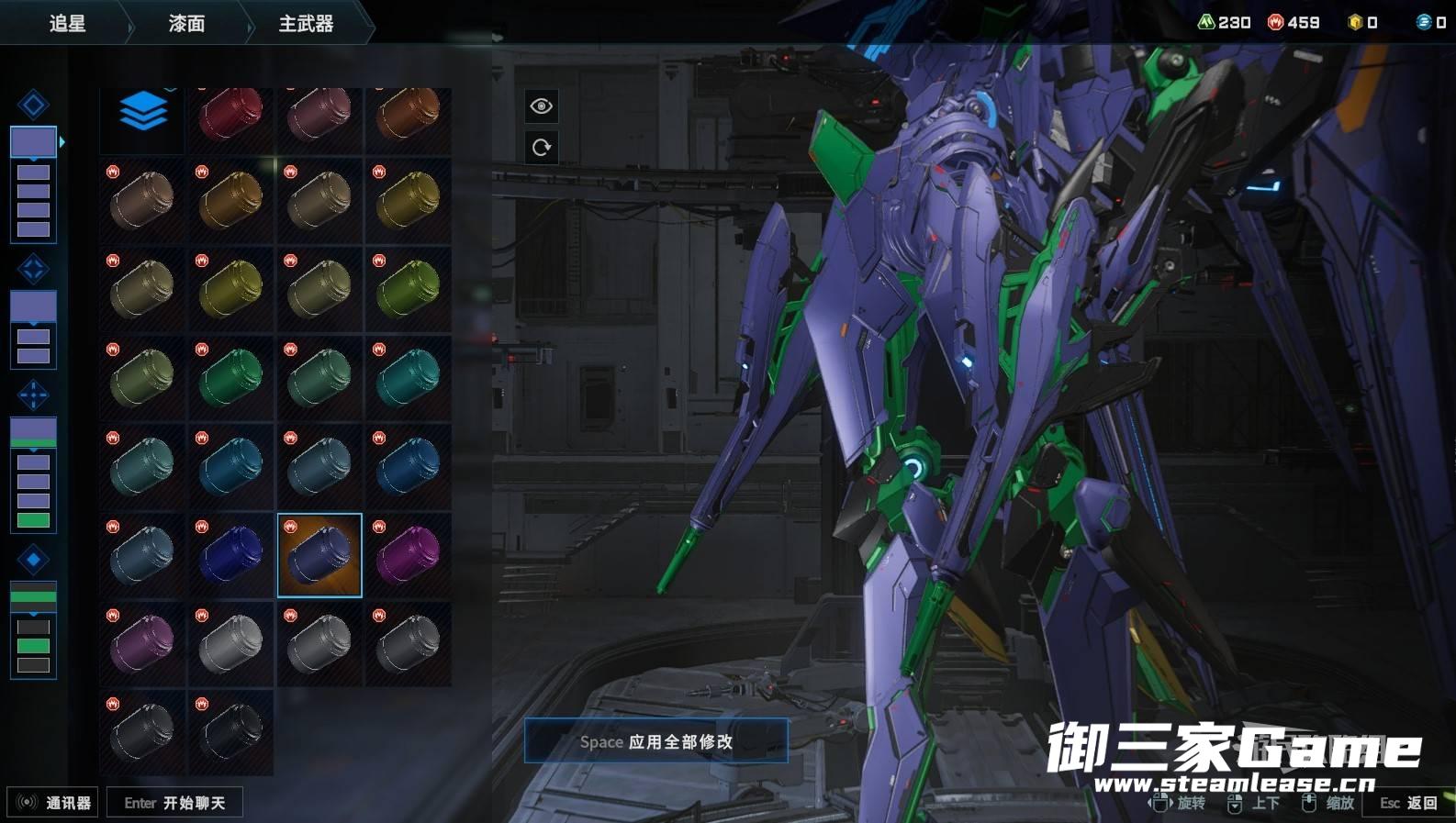
Task: Select the teal cyan paint can
Action: 408,376
